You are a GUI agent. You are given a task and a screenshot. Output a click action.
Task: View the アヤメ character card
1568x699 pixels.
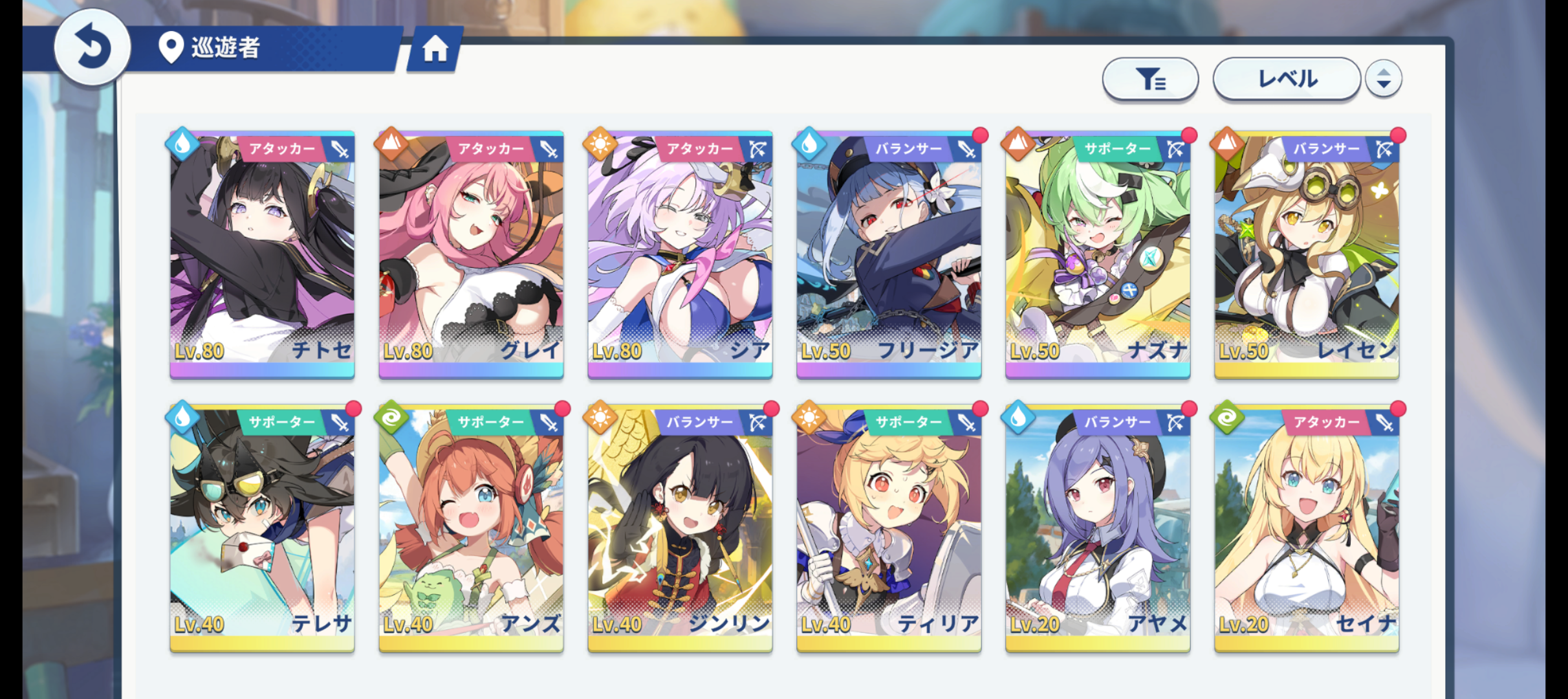coord(1098,527)
